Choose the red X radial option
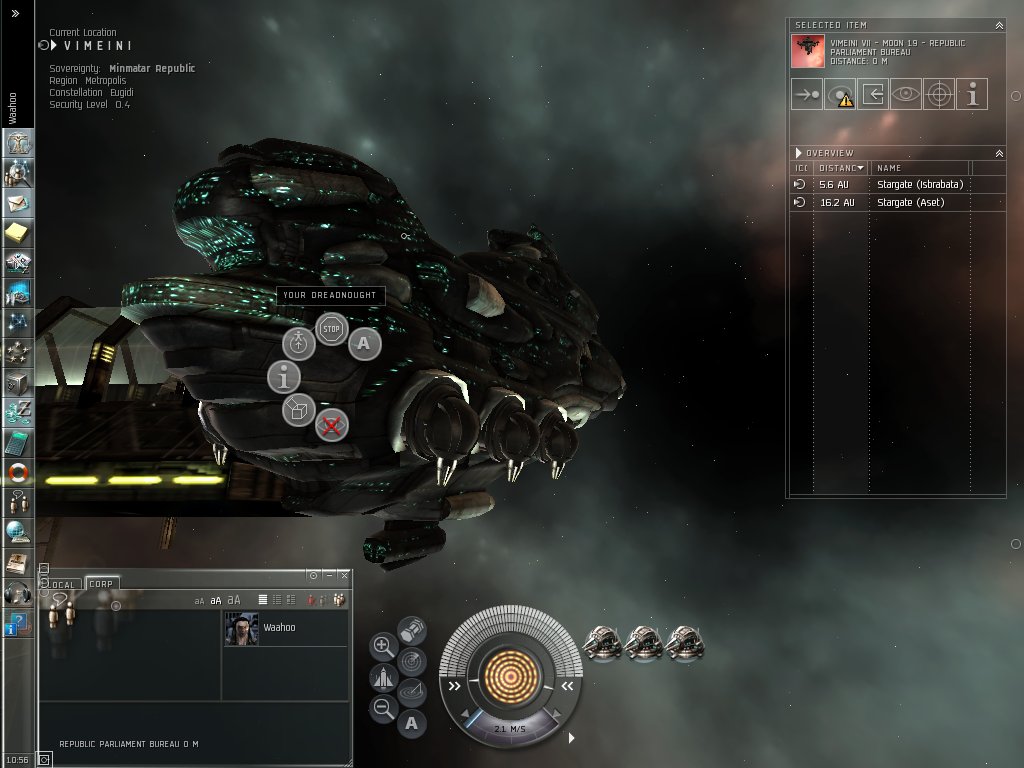Viewport: 1024px width, 768px height. tap(331, 426)
